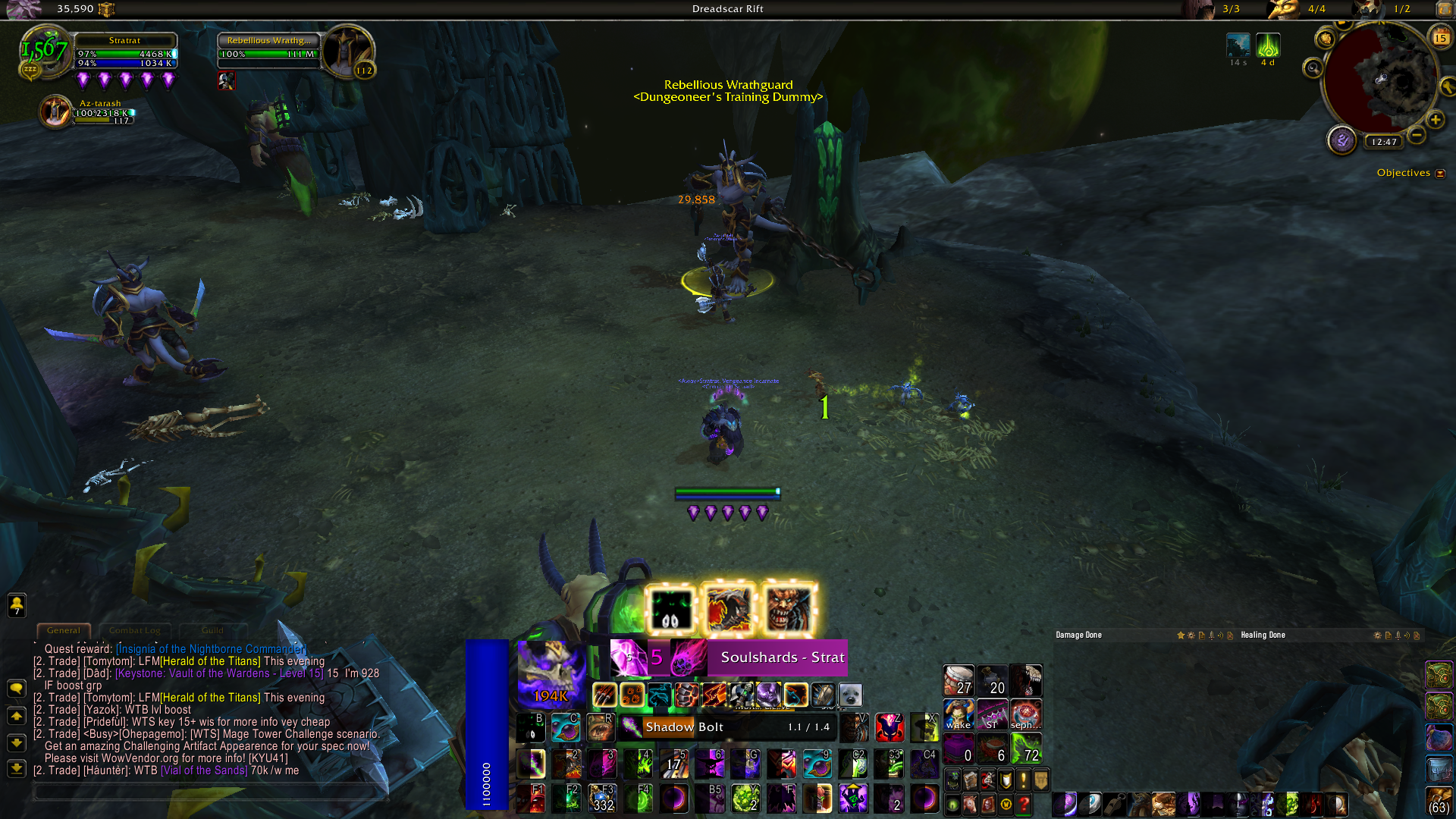Click the green fel buff icon showing 4 d
The height and width of the screenshot is (819, 1456).
pyautogui.click(x=1268, y=45)
